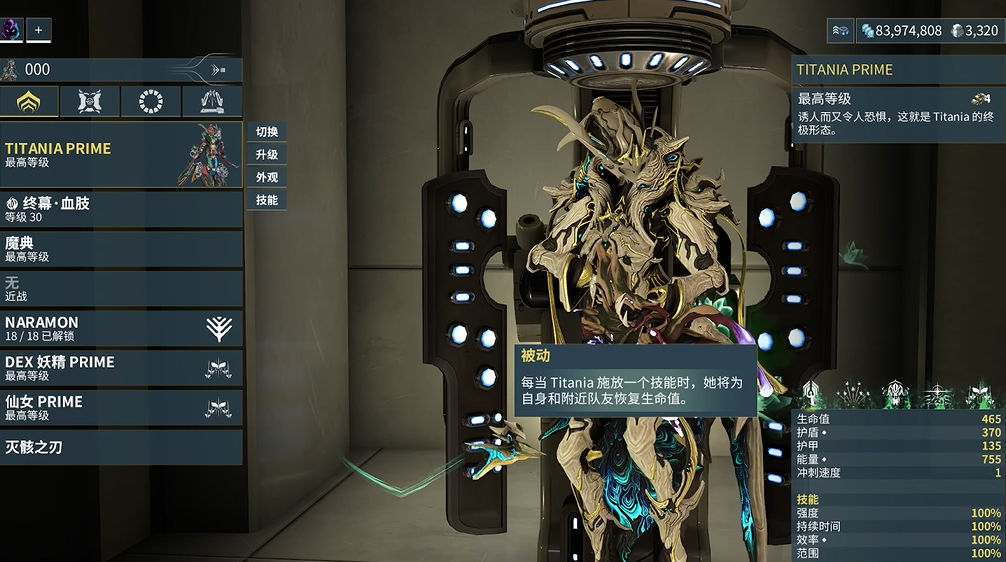This screenshot has height=562, width=1006.
Task: Open the 000 loadout selector row
Action: click(x=121, y=69)
